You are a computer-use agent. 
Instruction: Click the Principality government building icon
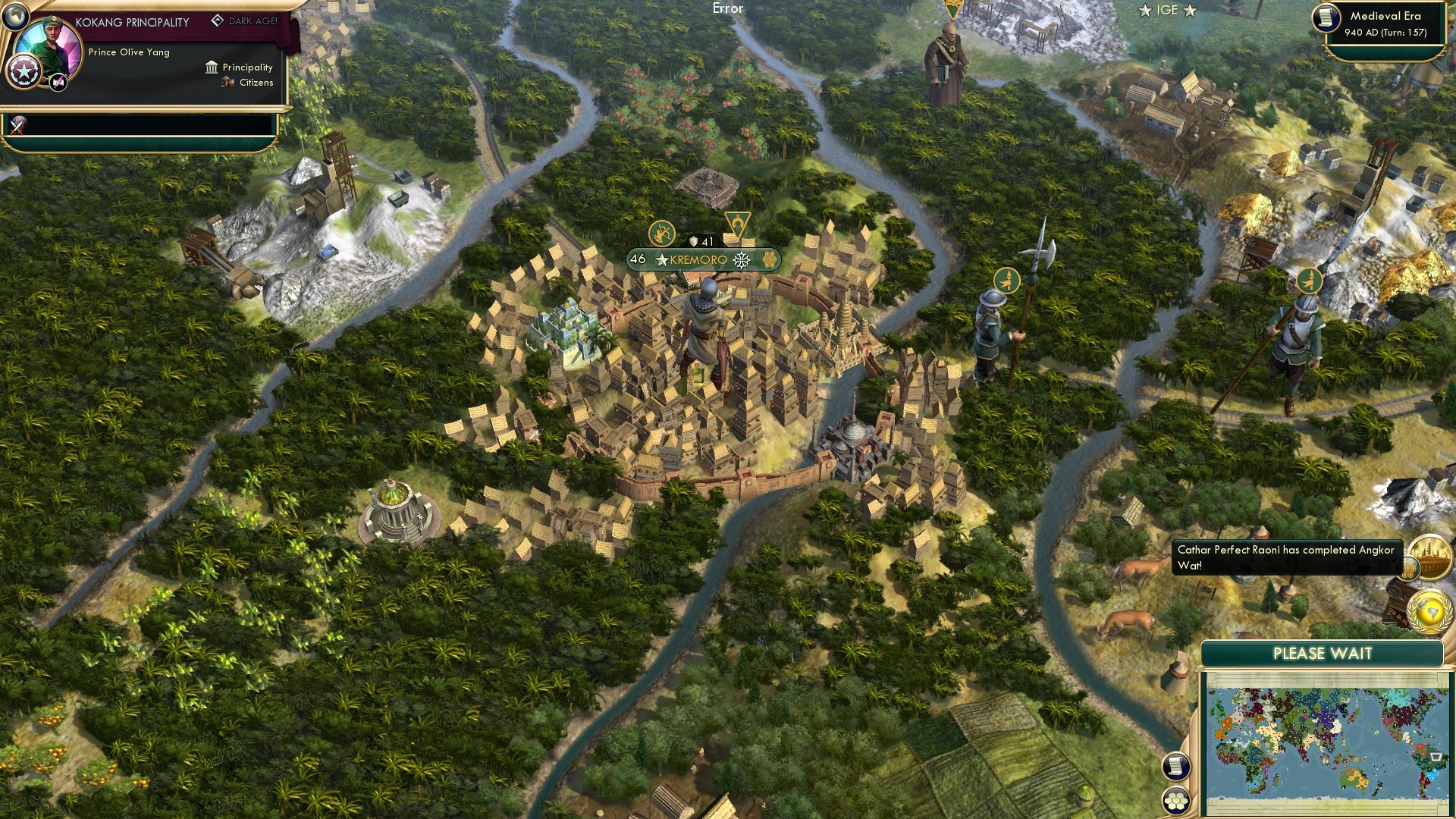[x=211, y=67]
